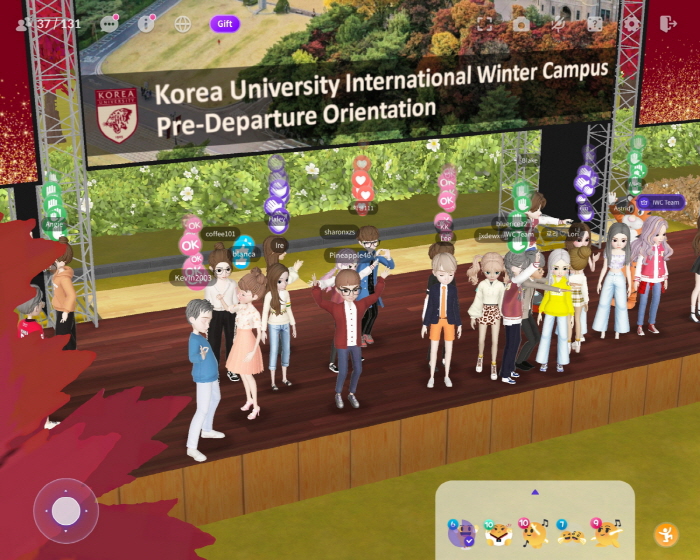This screenshot has height=560, width=700.
Task: Open the settings gear icon
Action: point(631,24)
